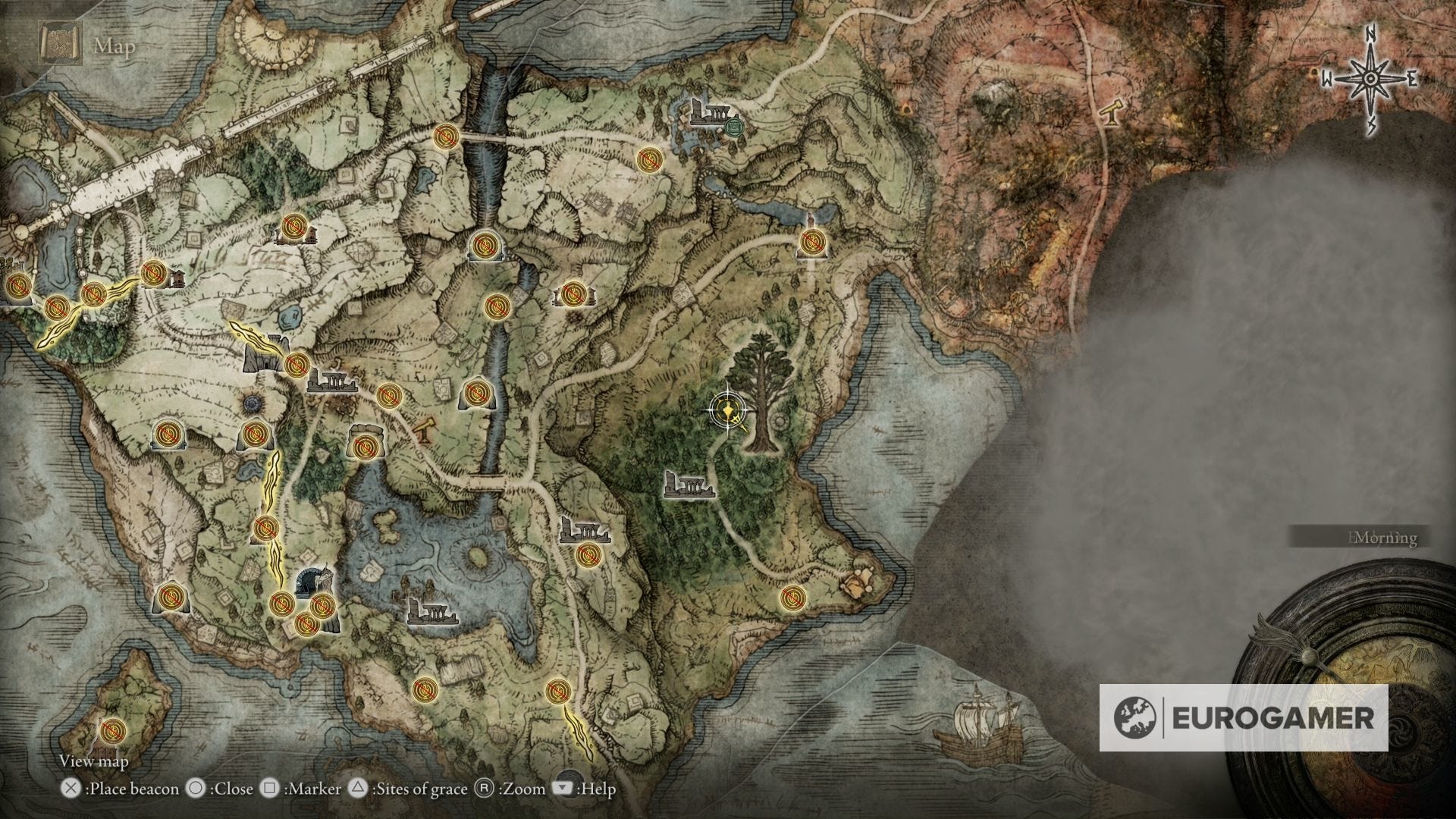Select the round grey well icon near the gatehouse

point(252,403)
